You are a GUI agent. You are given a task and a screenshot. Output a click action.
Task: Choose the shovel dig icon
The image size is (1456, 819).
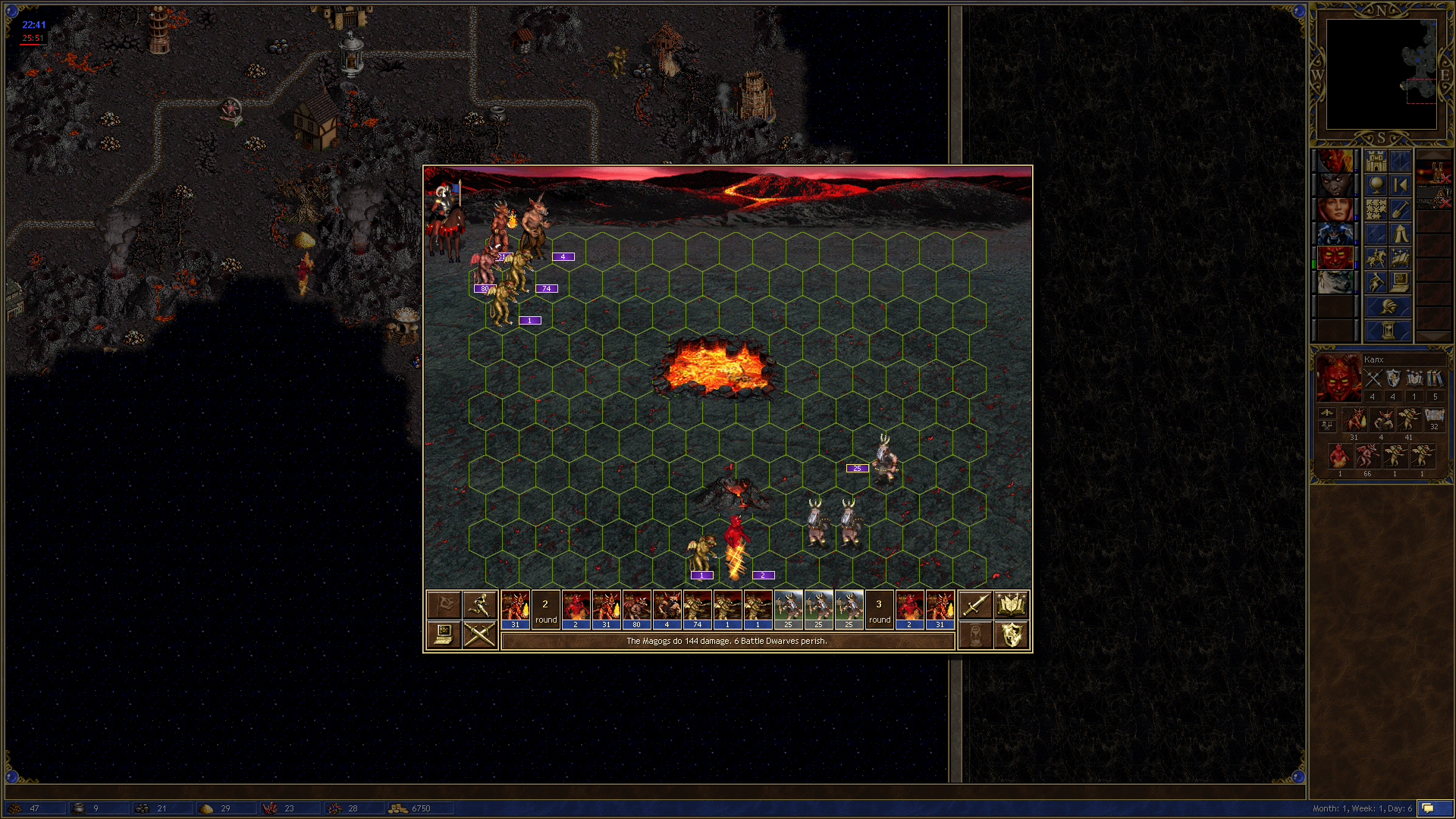(1400, 209)
